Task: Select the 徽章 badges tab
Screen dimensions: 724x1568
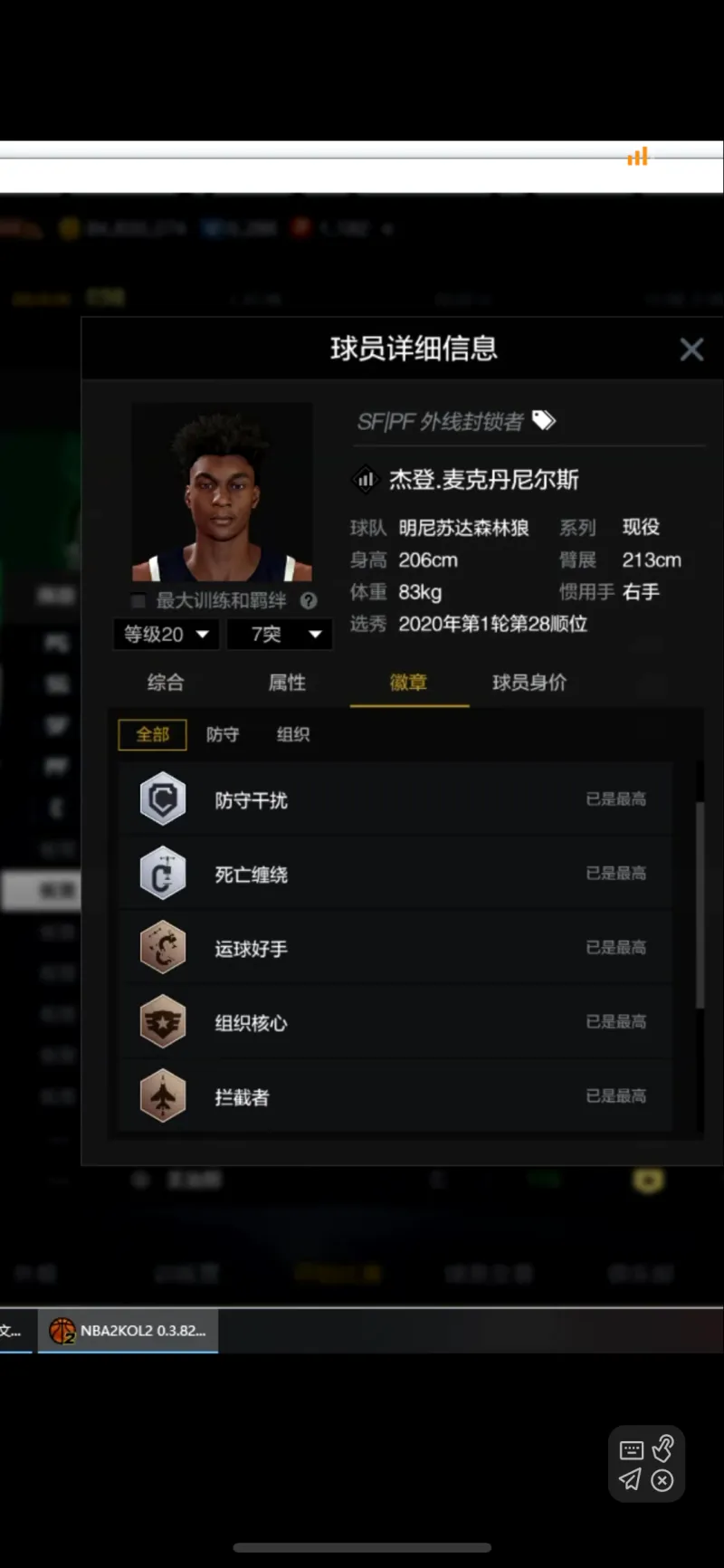Action: (408, 683)
